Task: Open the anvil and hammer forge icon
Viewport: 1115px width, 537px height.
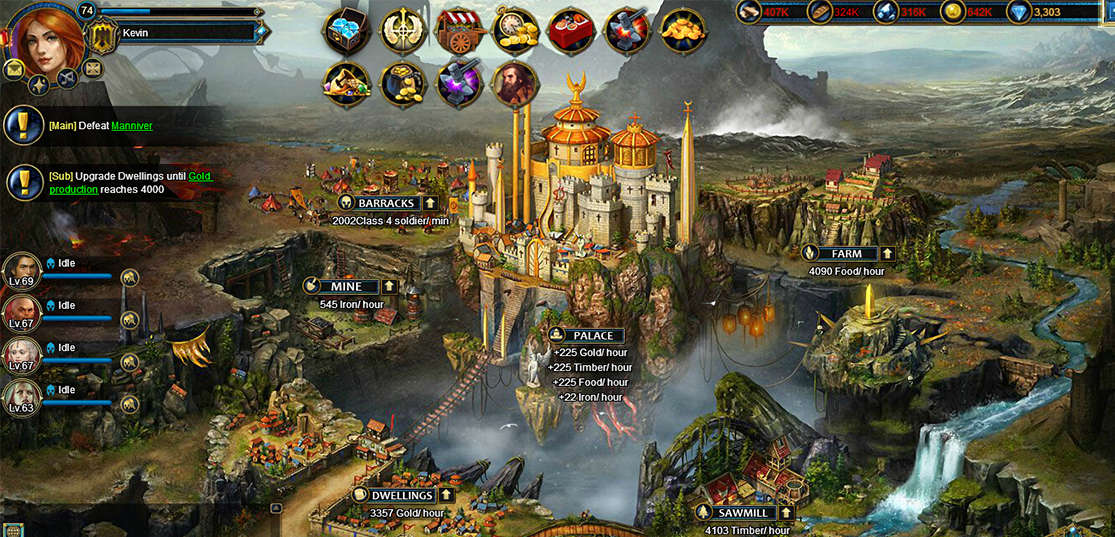Action: click(628, 31)
